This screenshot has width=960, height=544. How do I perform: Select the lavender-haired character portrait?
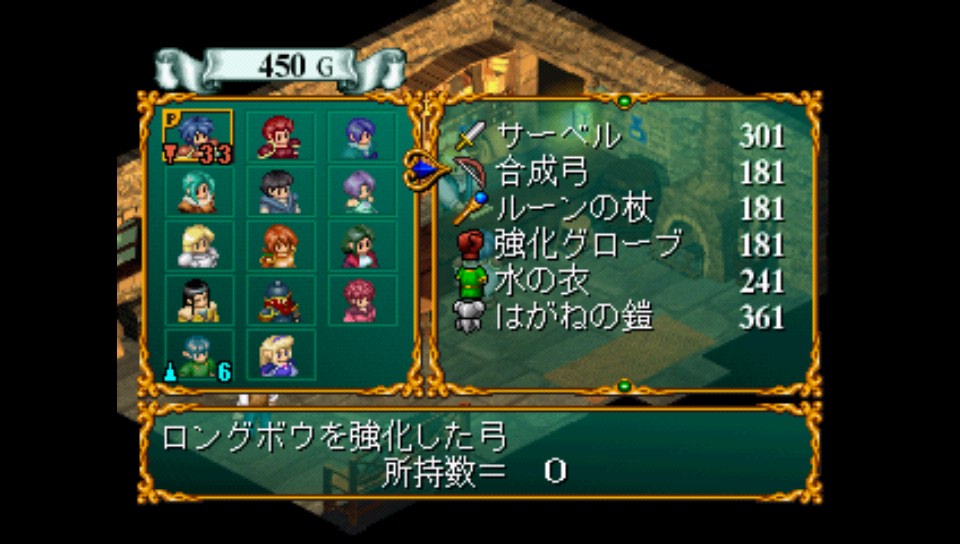point(363,191)
